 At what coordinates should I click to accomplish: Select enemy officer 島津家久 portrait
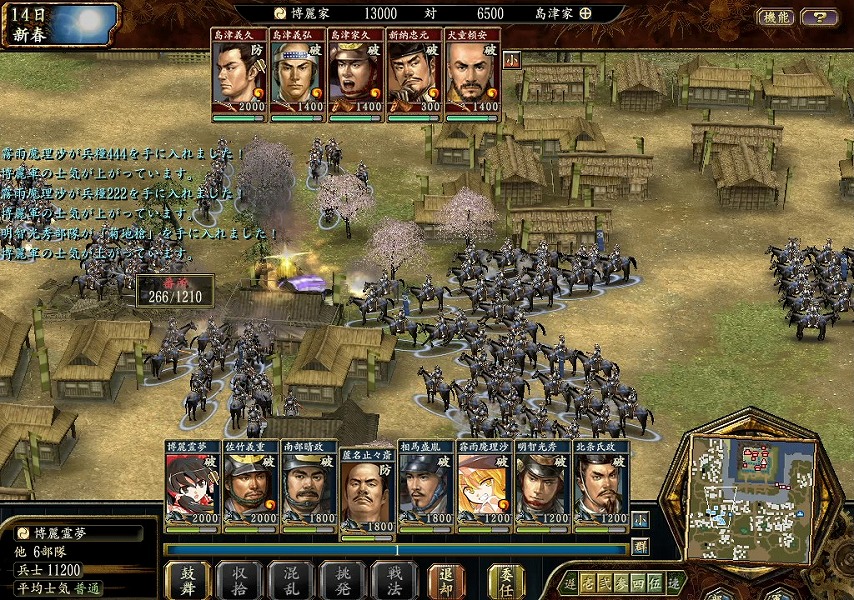[355, 74]
